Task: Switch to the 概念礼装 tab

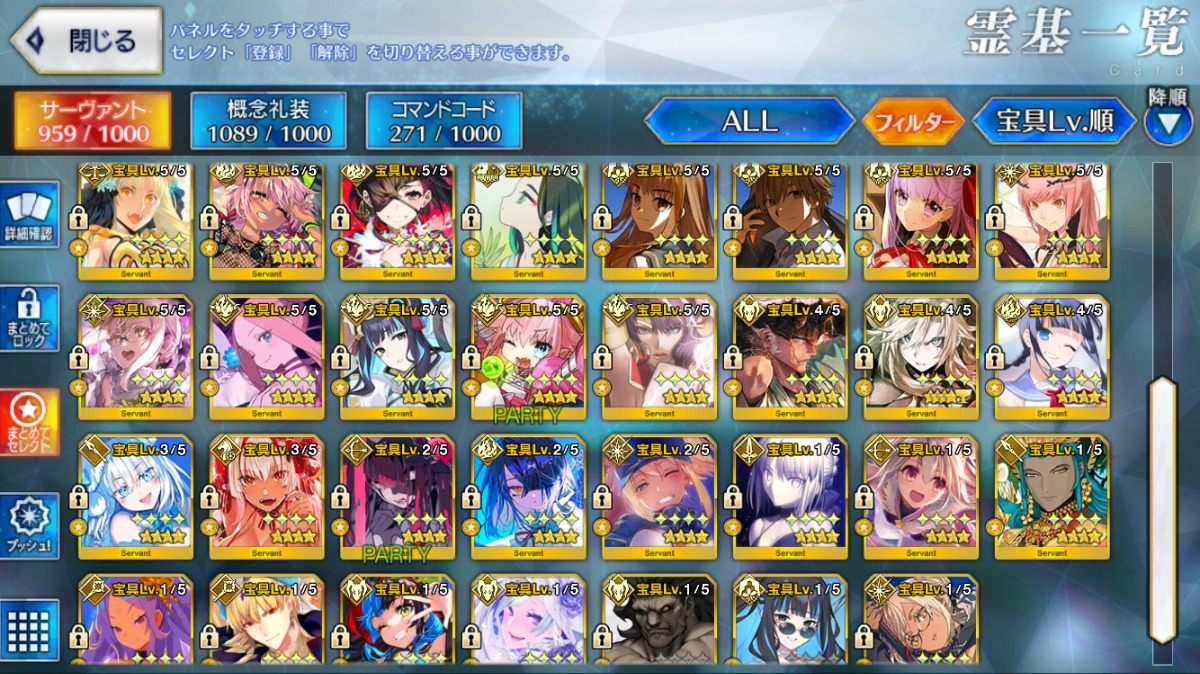Action: [268, 121]
